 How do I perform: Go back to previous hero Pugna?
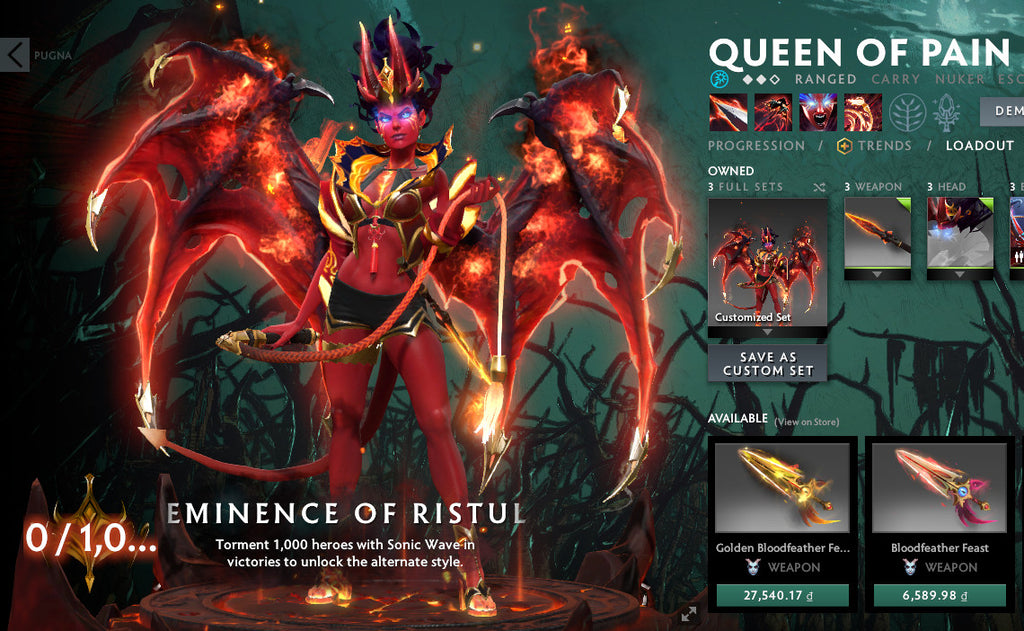[x=15, y=55]
